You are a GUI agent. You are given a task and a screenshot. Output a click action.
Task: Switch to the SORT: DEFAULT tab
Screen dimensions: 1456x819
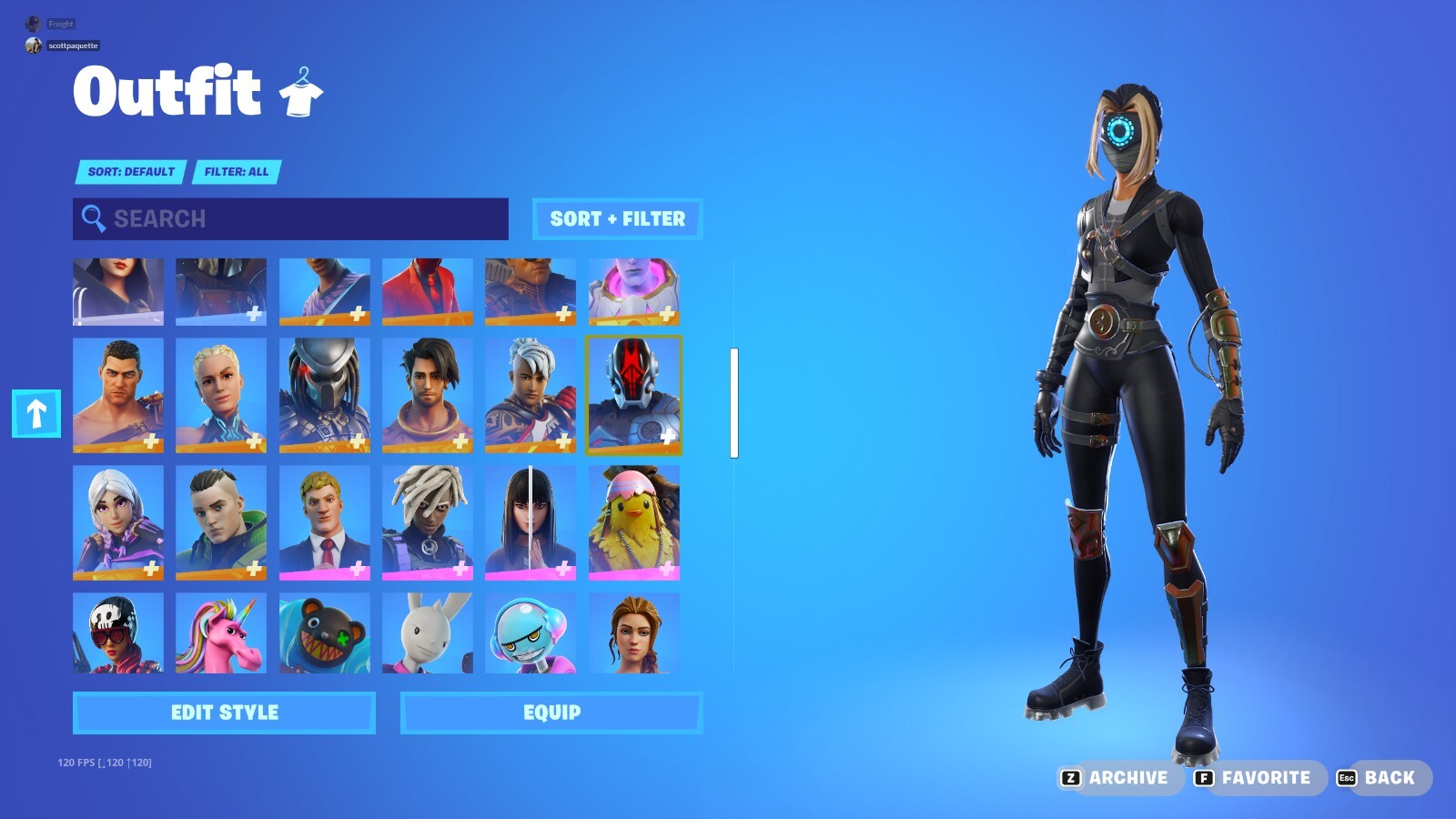[x=130, y=172]
